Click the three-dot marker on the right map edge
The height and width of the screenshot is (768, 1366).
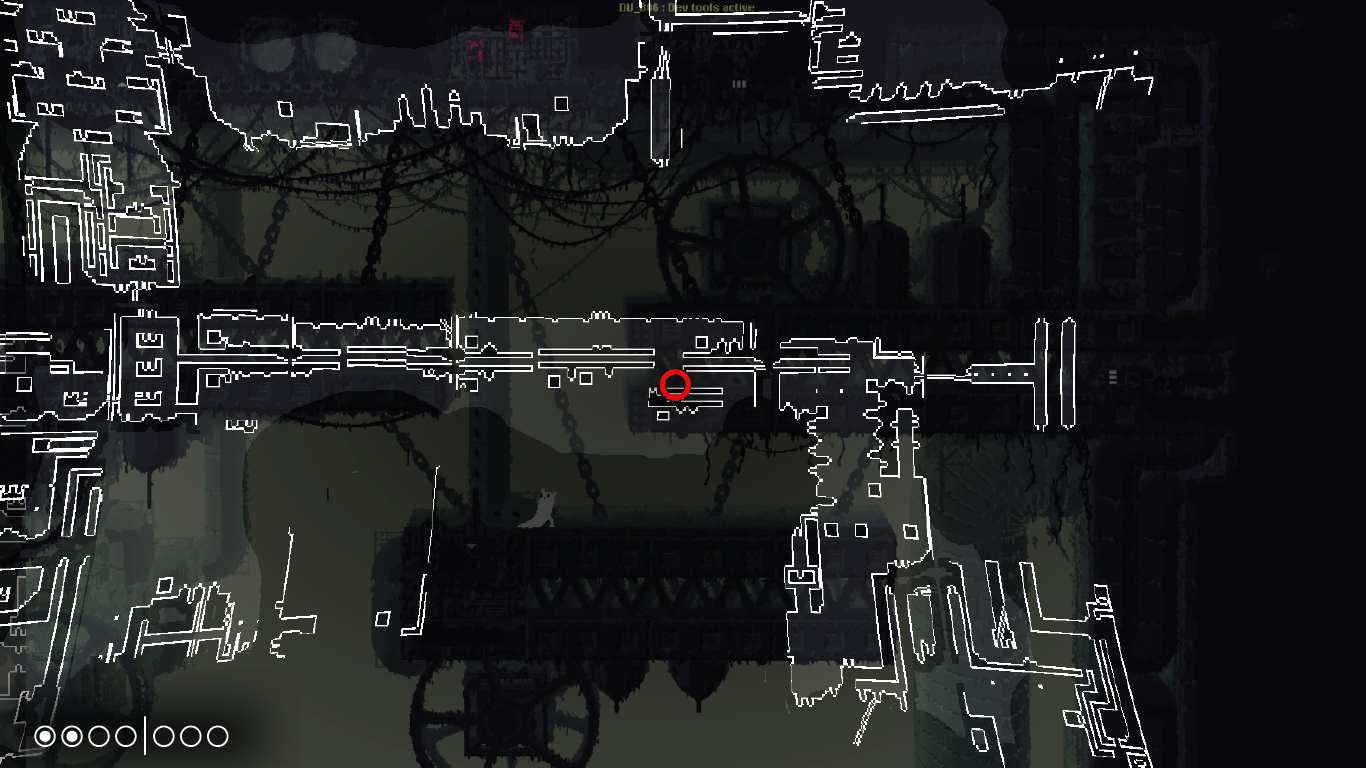pos(1113,377)
